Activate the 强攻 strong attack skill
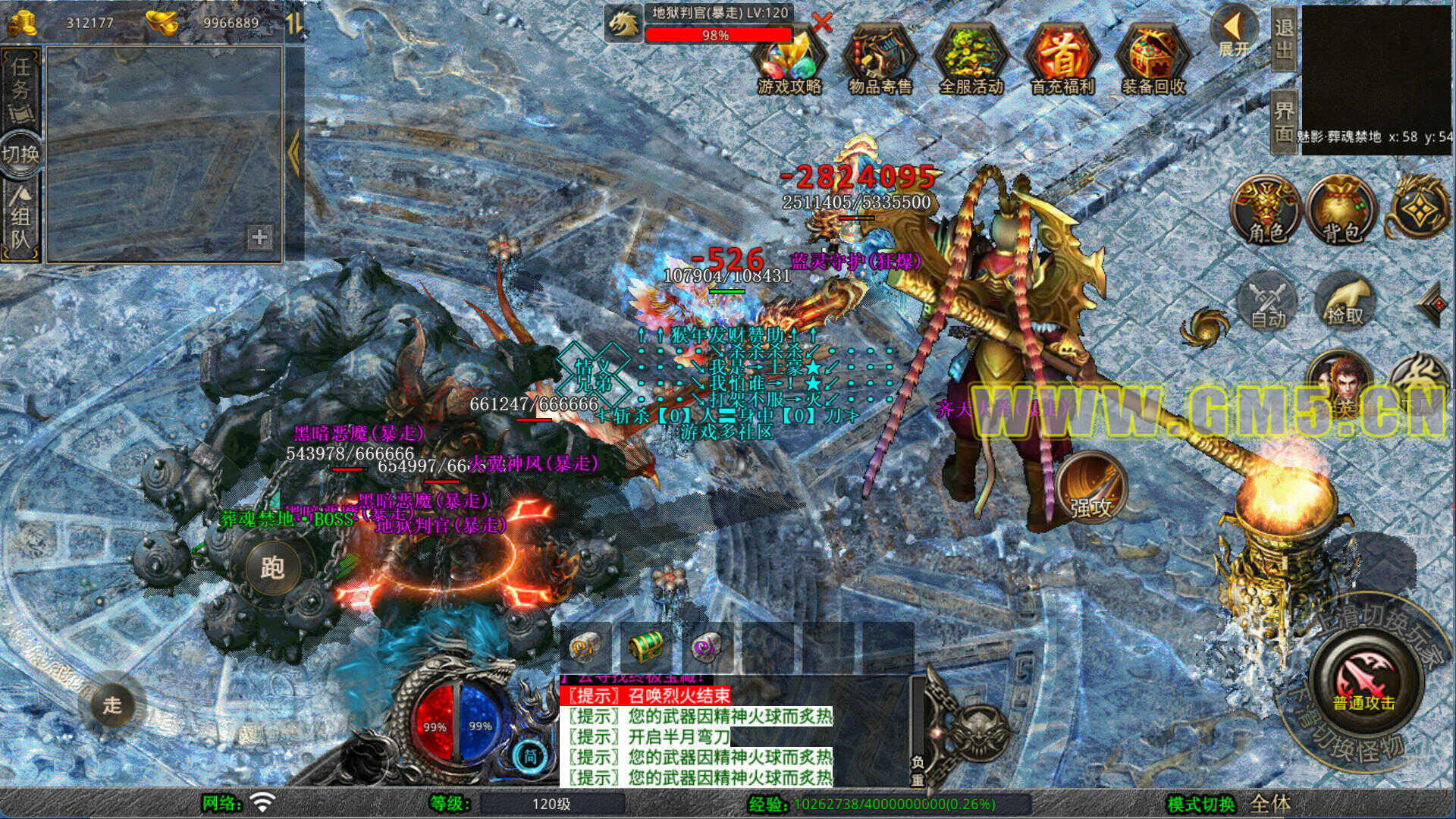This screenshot has height=819, width=1456. [x=1091, y=488]
